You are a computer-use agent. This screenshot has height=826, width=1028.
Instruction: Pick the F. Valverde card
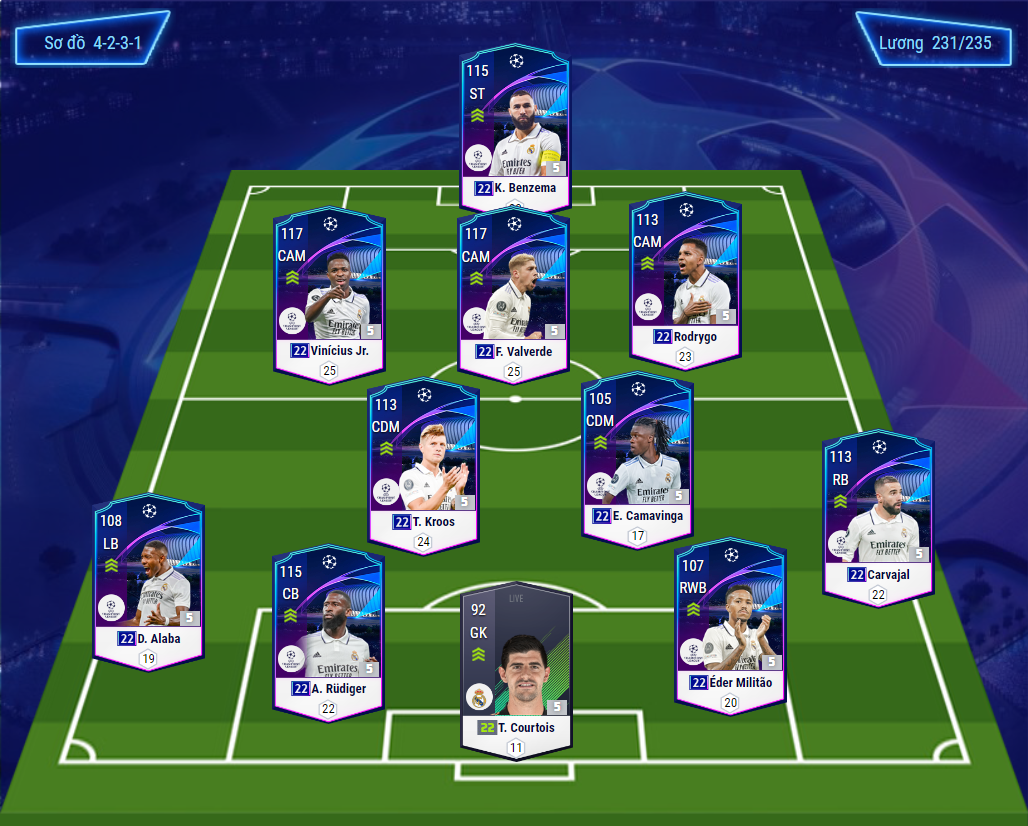coord(513,290)
